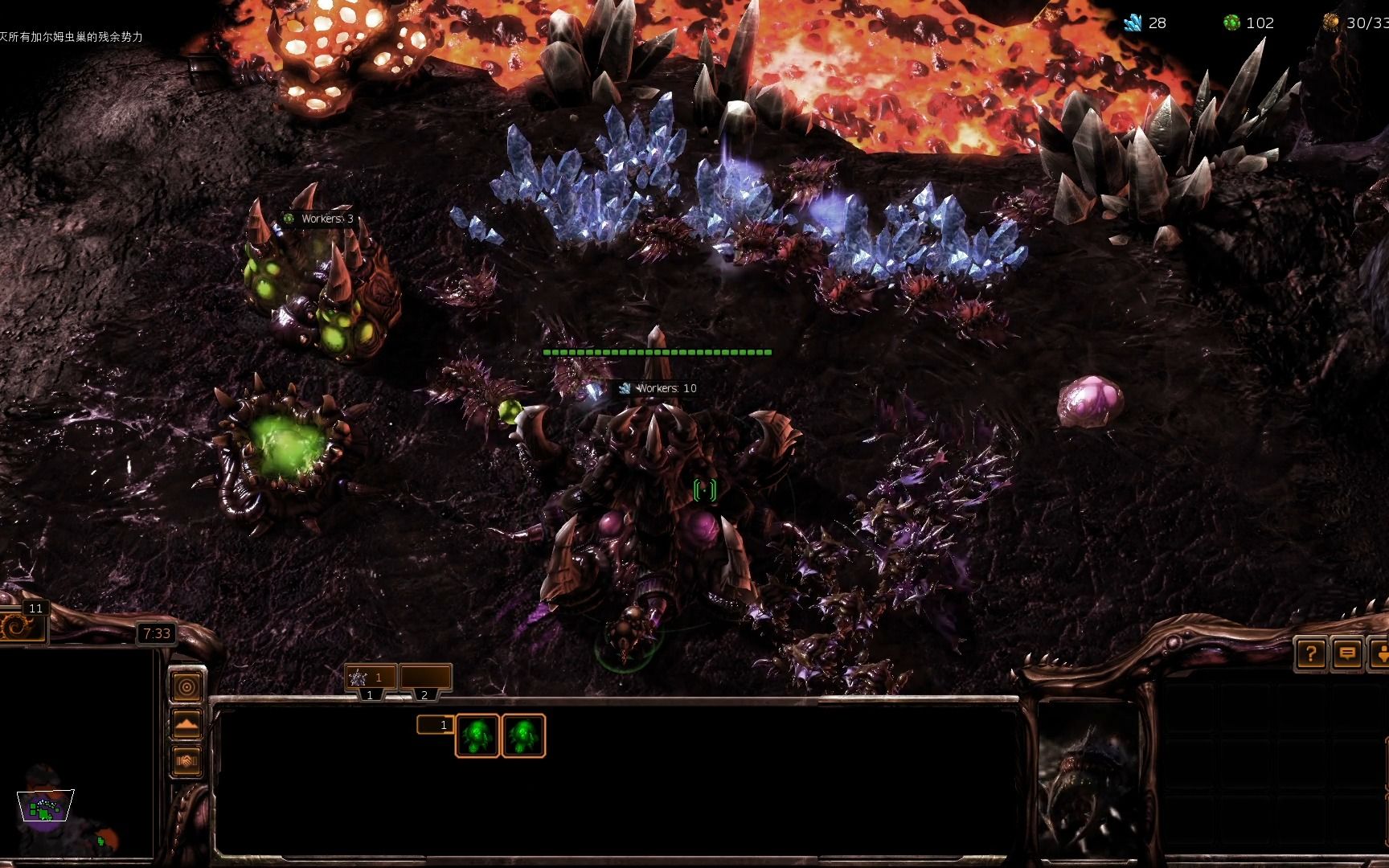Open the question mark help button
Image resolution: width=1389 pixels, height=868 pixels.
[x=1310, y=654]
